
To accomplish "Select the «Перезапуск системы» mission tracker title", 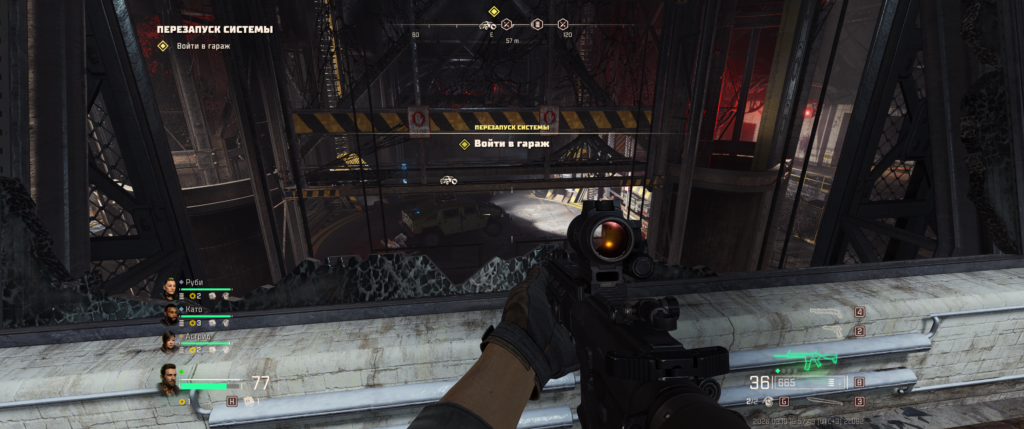I will [x=215, y=30].
